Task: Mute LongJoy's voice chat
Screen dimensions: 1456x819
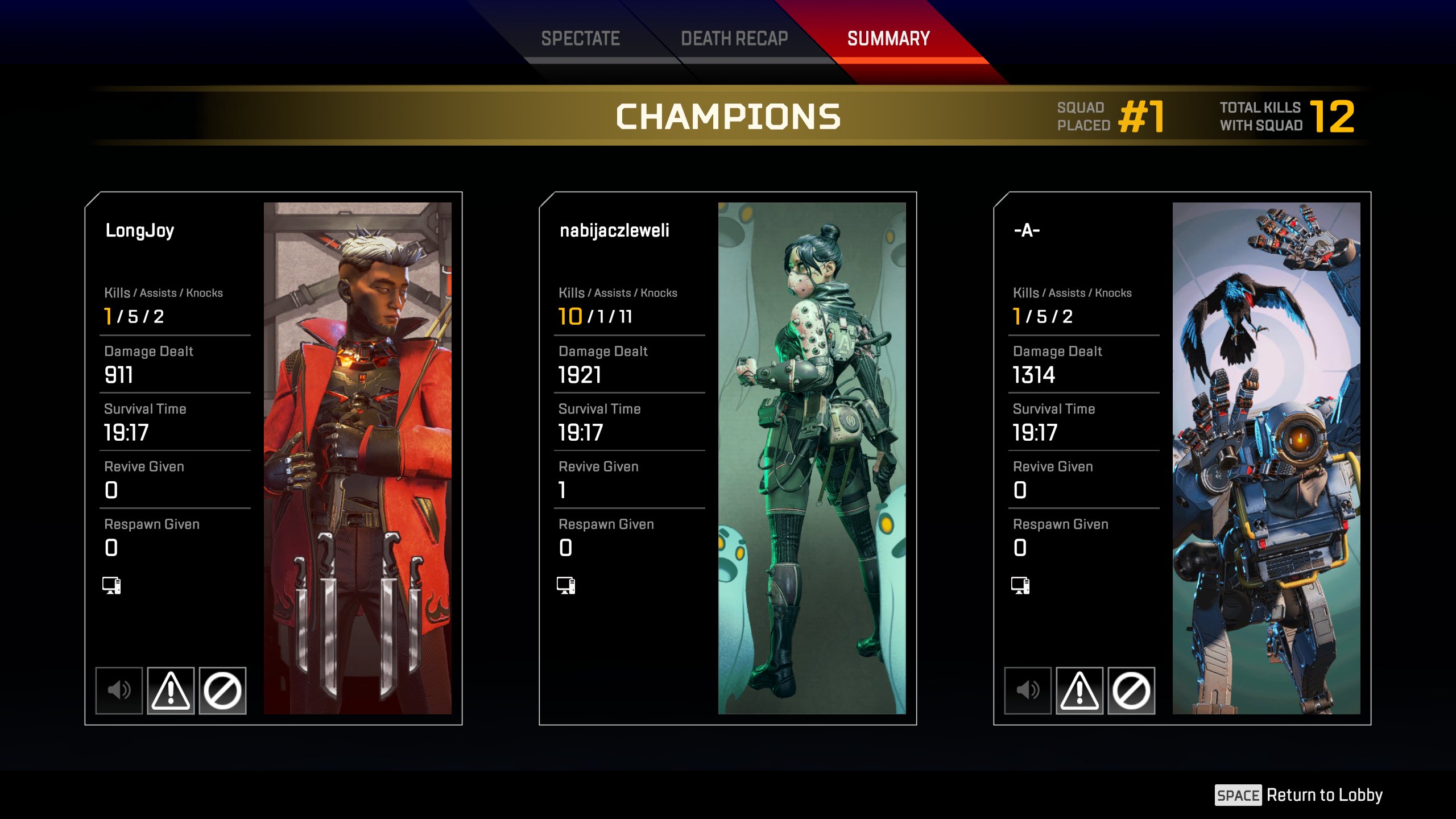Action: (x=119, y=690)
